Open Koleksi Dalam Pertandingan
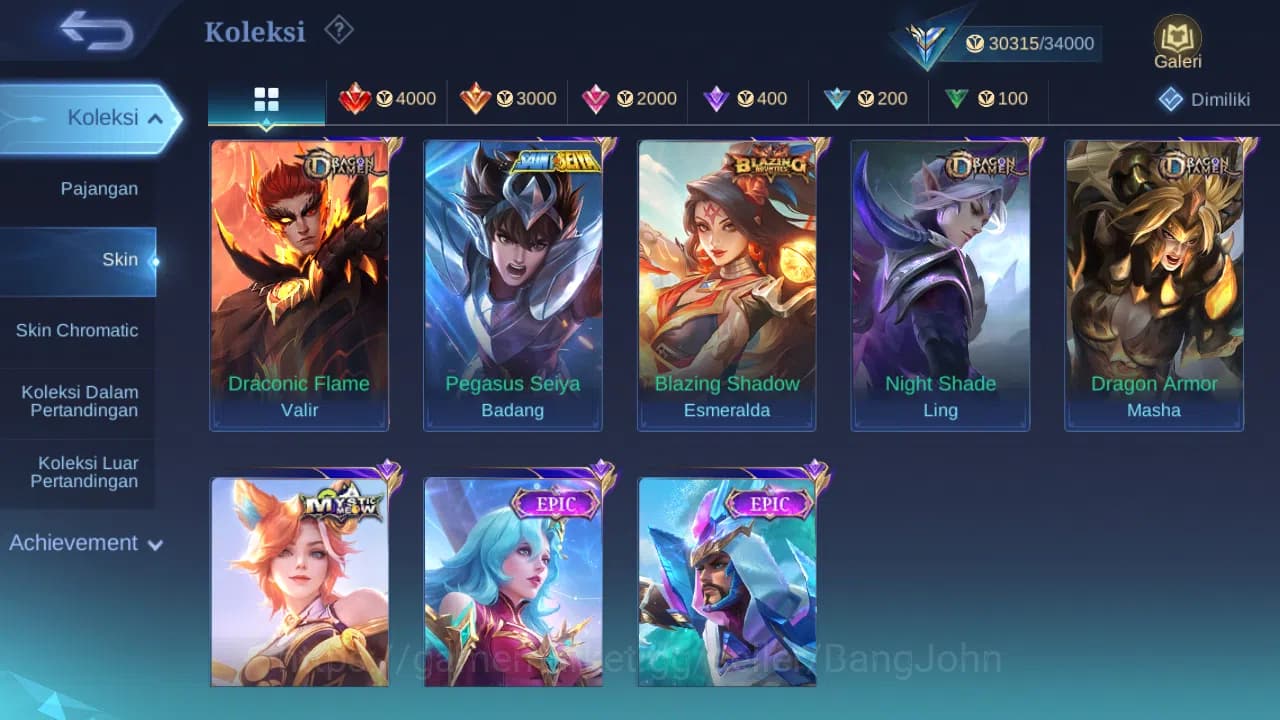 79,401
